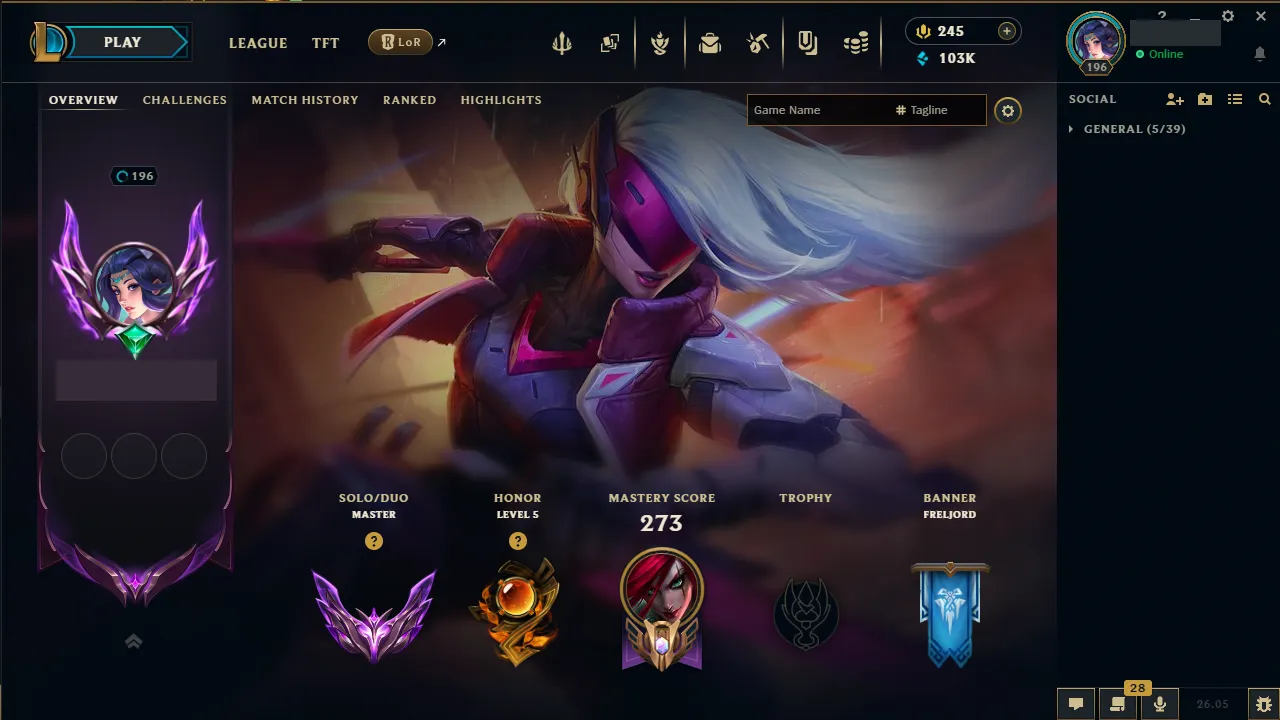This screenshot has width=1280, height=720.
Task: Collapse the profile sidebar with the chevron
Action: [x=133, y=641]
